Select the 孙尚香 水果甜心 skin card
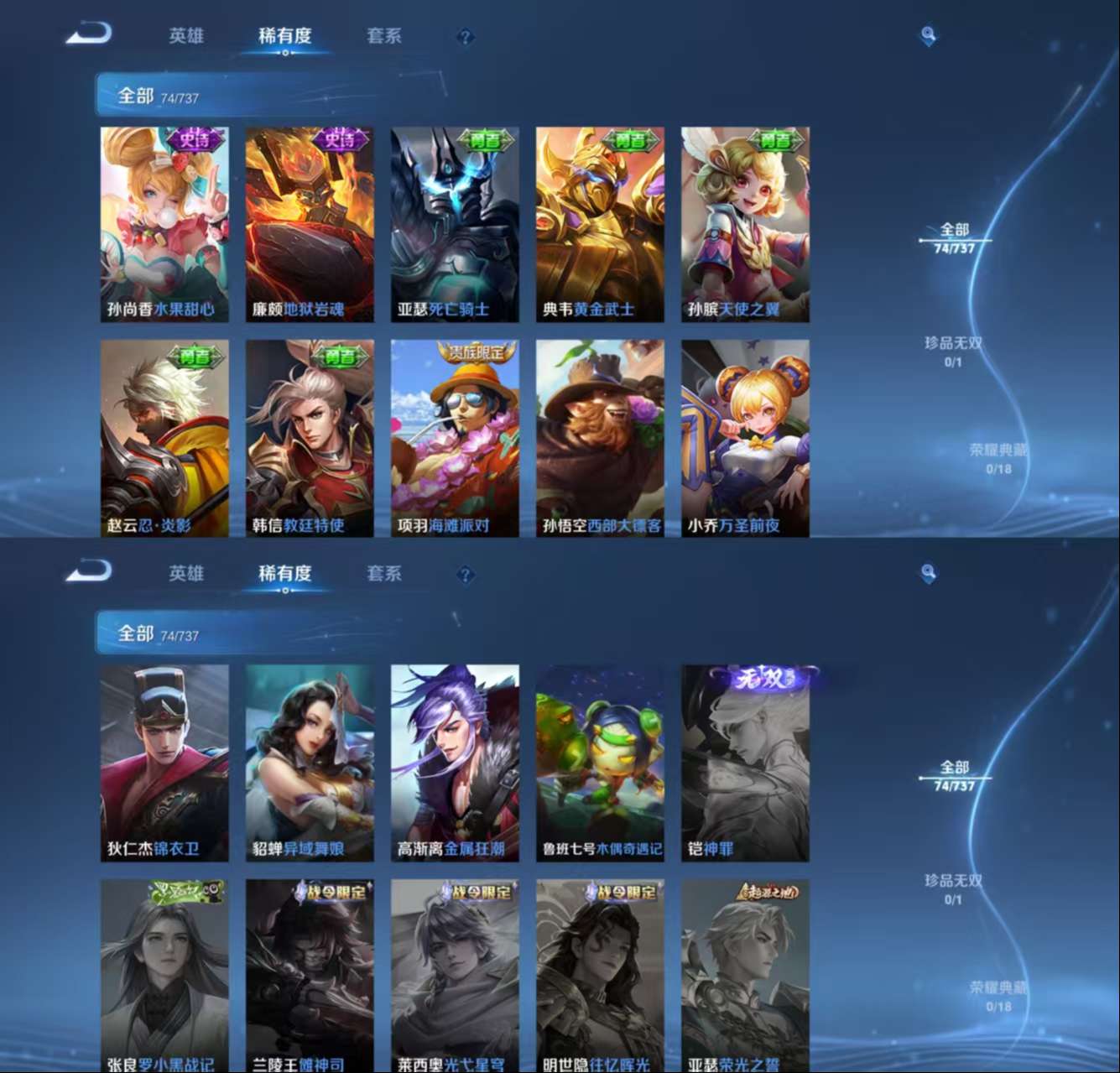 coord(164,224)
